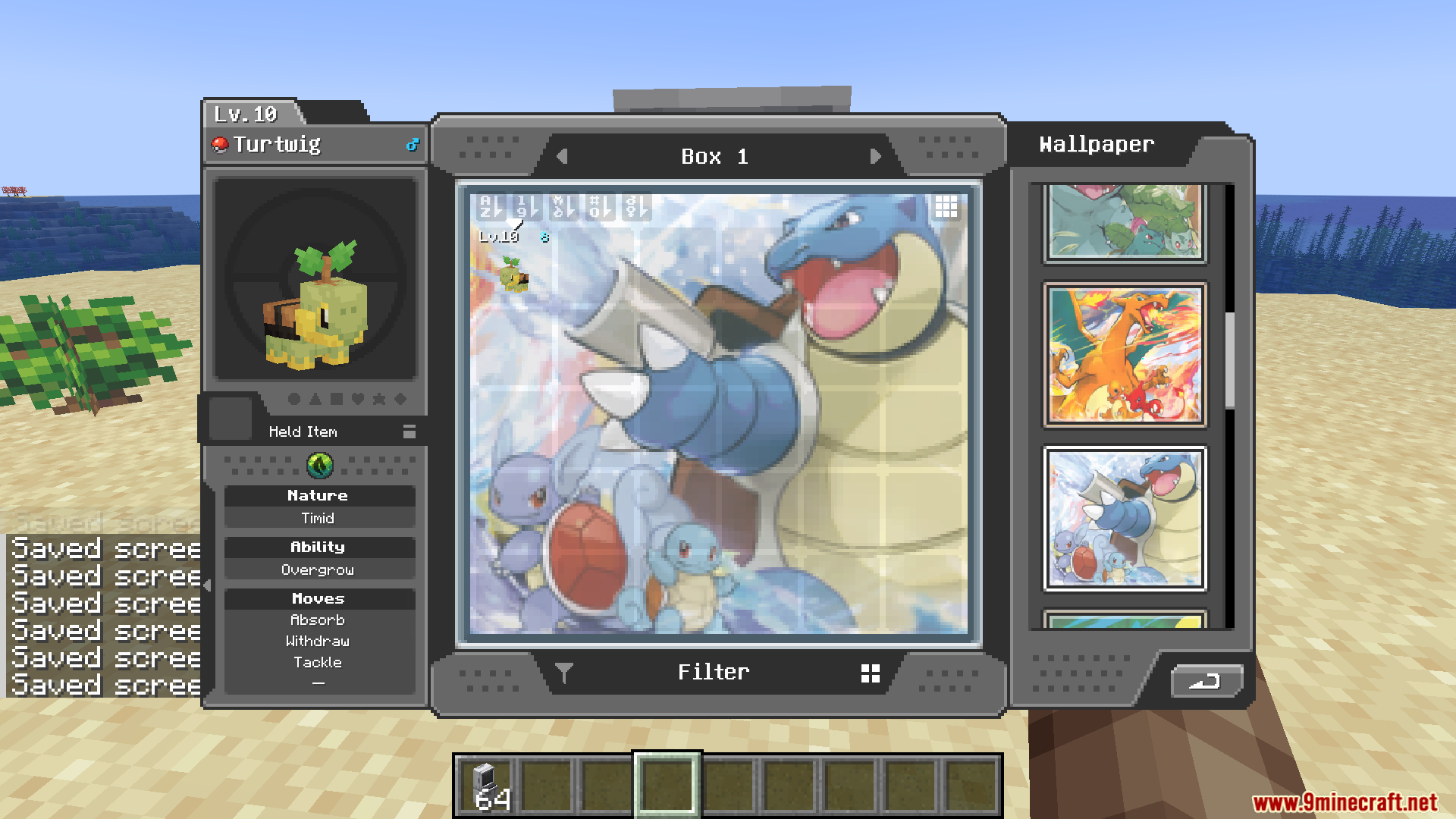Expand Held Item options via the small menu icon
This screenshot has width=1456, height=819.
coord(409,431)
